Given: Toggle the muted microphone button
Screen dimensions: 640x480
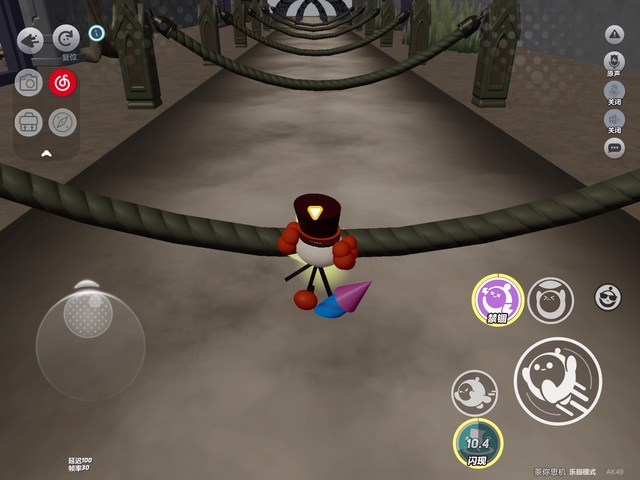Looking at the screenshot, I should point(614,93).
